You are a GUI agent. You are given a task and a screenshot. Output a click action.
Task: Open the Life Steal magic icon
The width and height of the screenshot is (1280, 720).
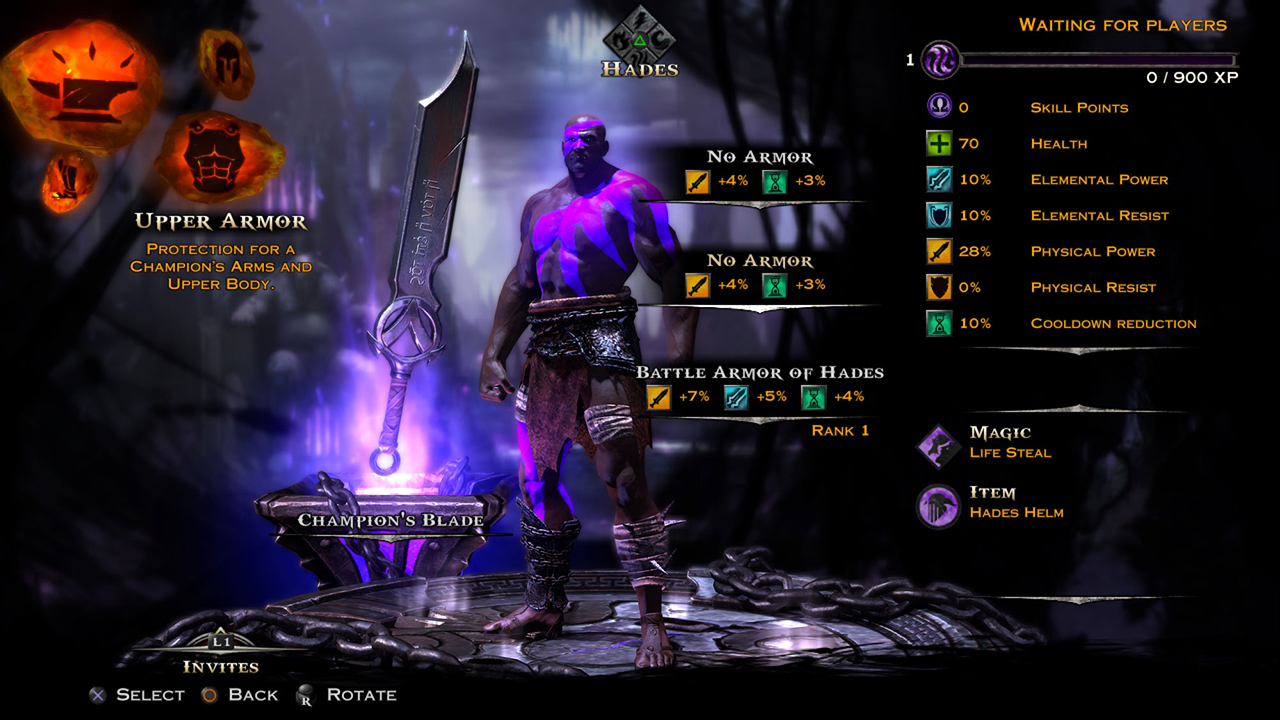tap(939, 444)
